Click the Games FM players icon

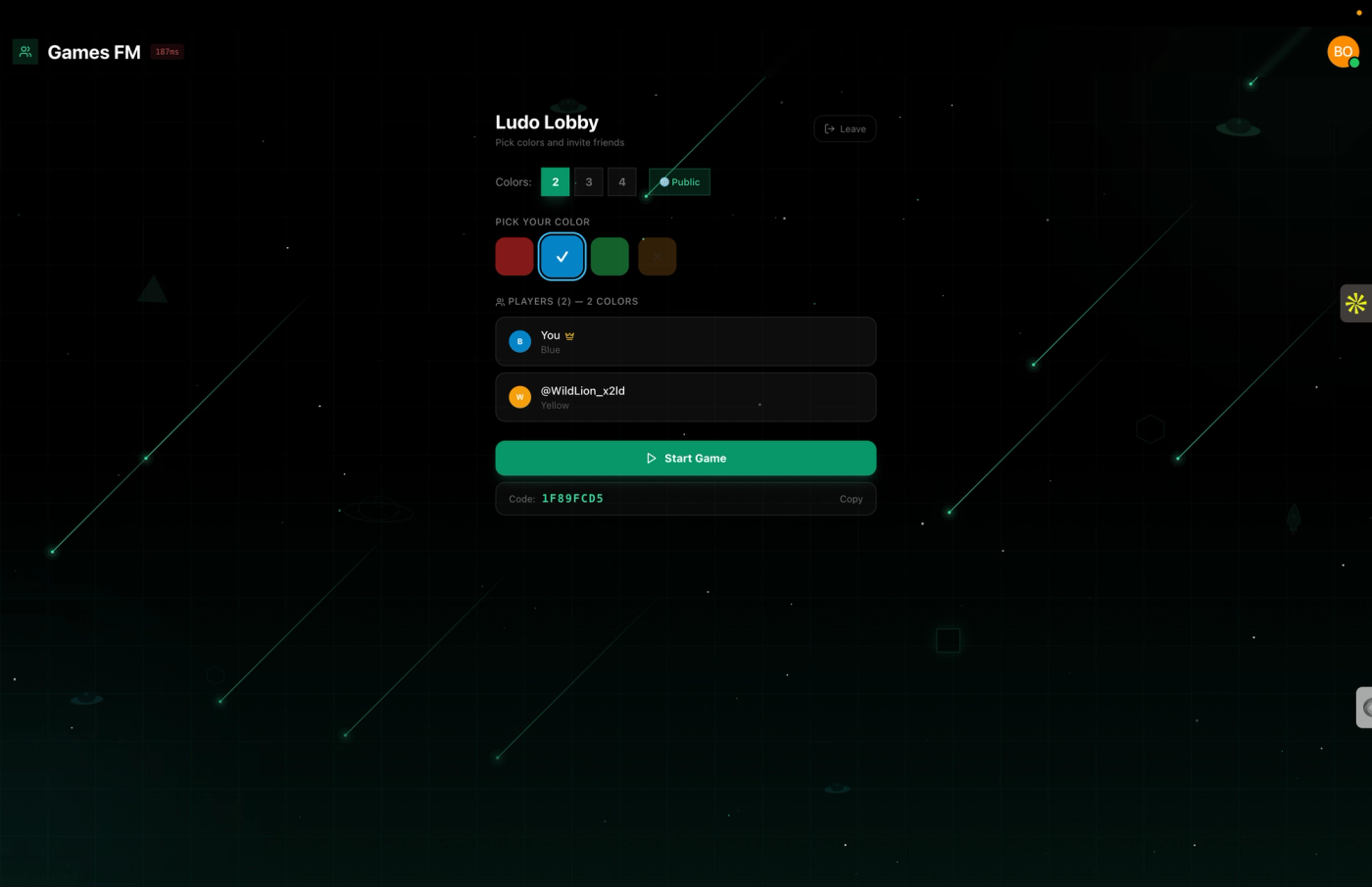click(24, 51)
